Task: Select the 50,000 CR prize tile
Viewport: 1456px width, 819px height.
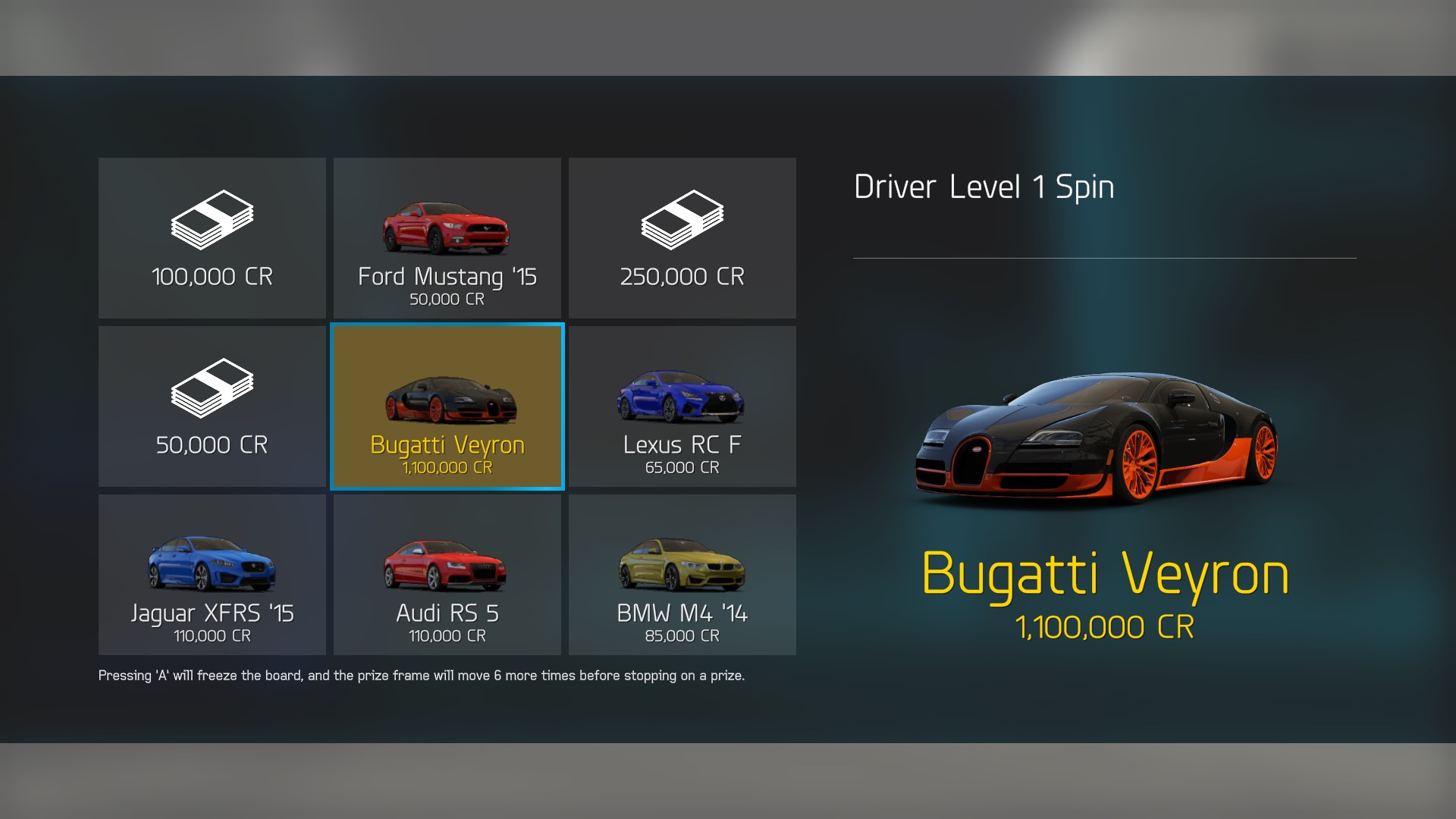Action: pos(212,406)
